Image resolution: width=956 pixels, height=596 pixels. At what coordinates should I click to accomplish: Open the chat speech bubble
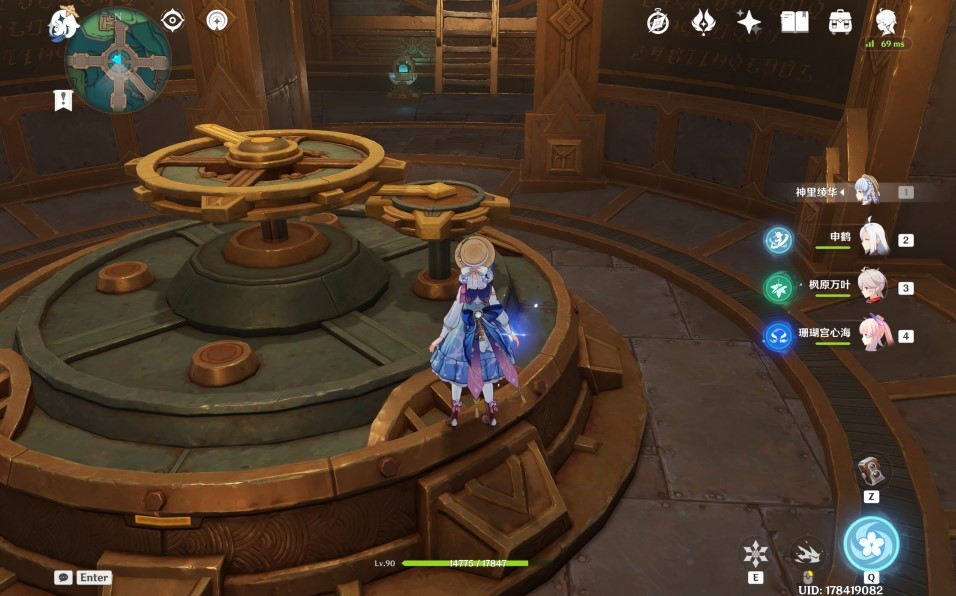[x=63, y=577]
